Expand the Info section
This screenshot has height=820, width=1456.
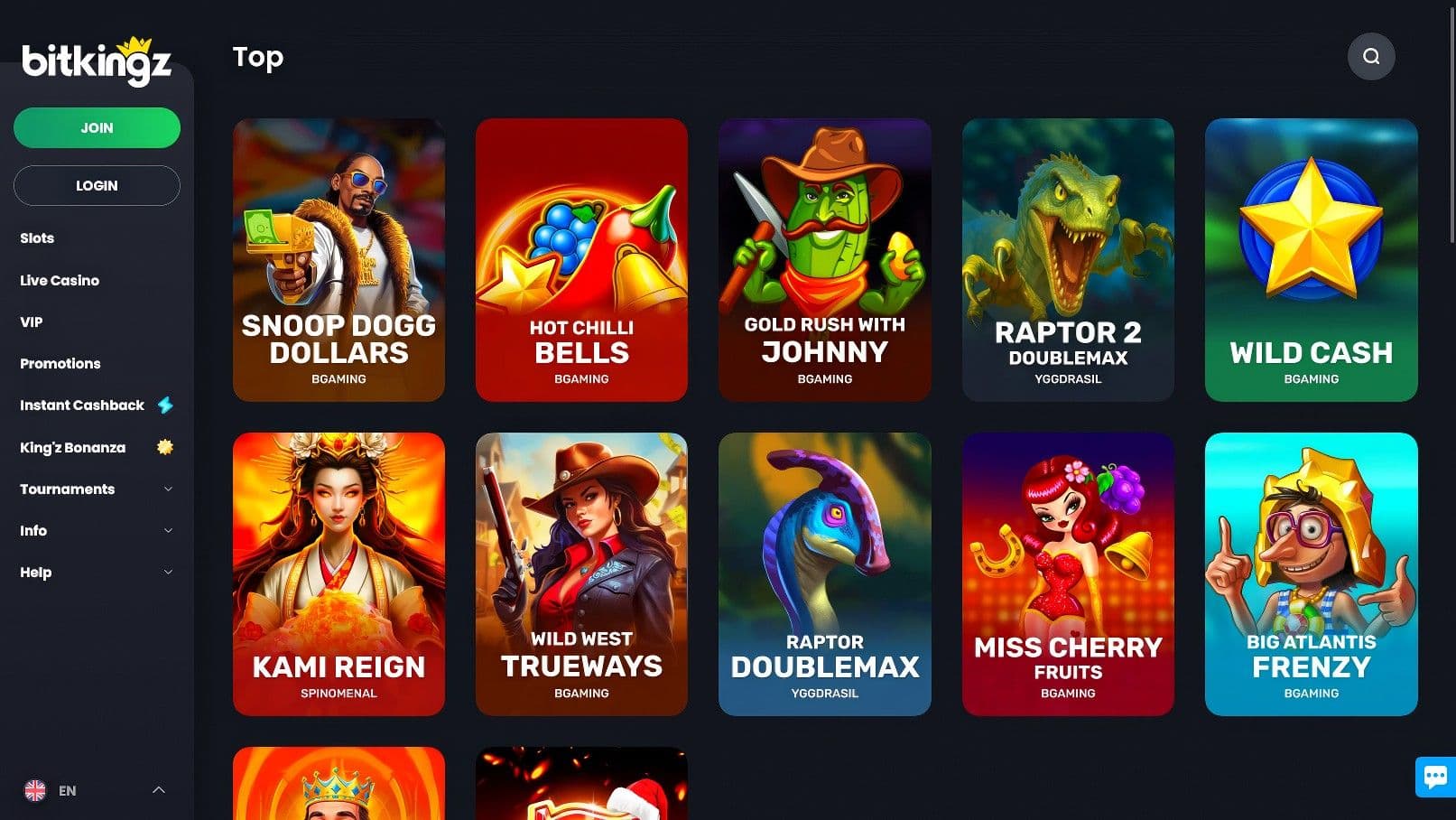point(33,530)
